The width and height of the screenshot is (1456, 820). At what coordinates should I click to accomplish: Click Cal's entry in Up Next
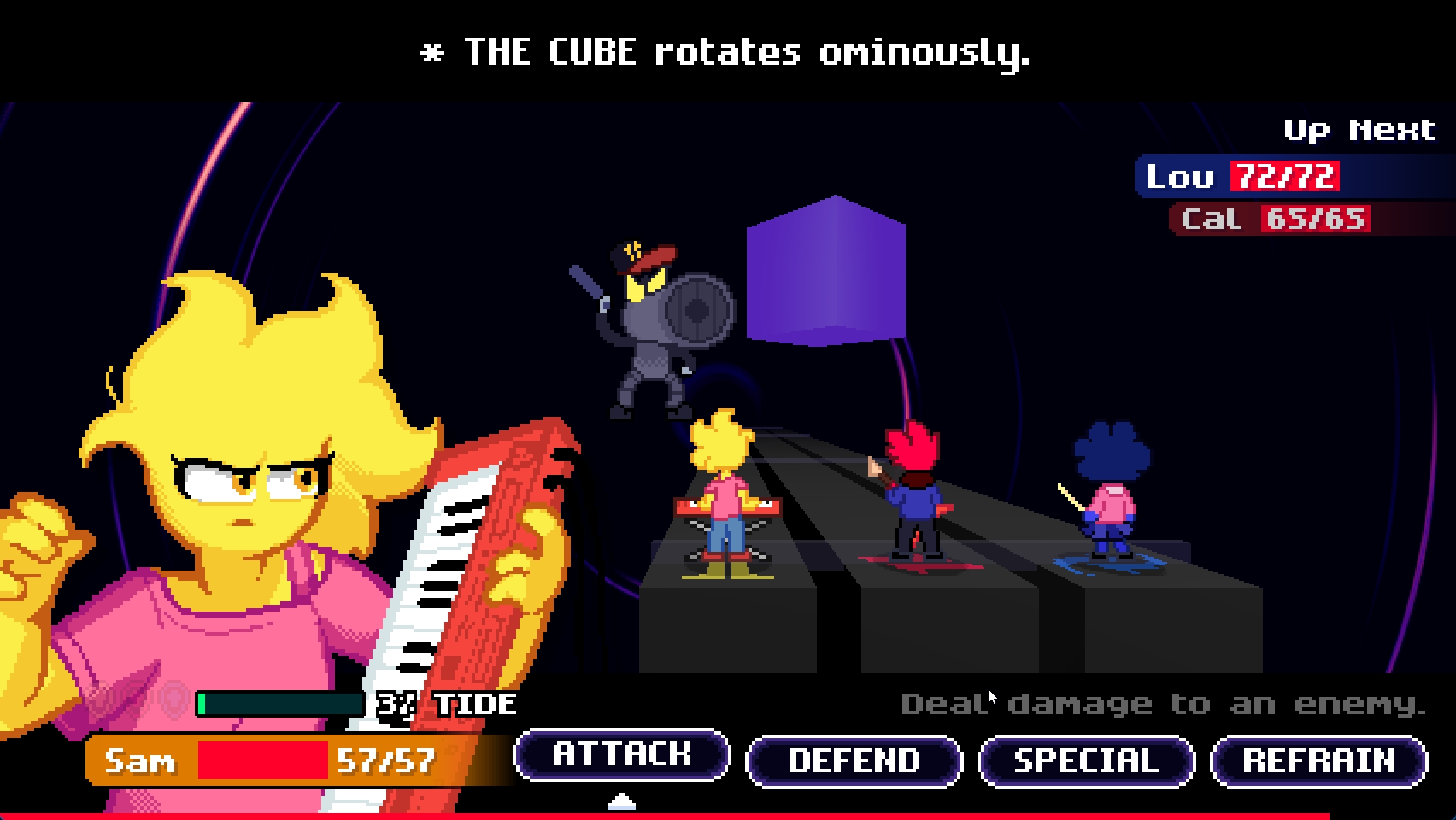[1271, 219]
